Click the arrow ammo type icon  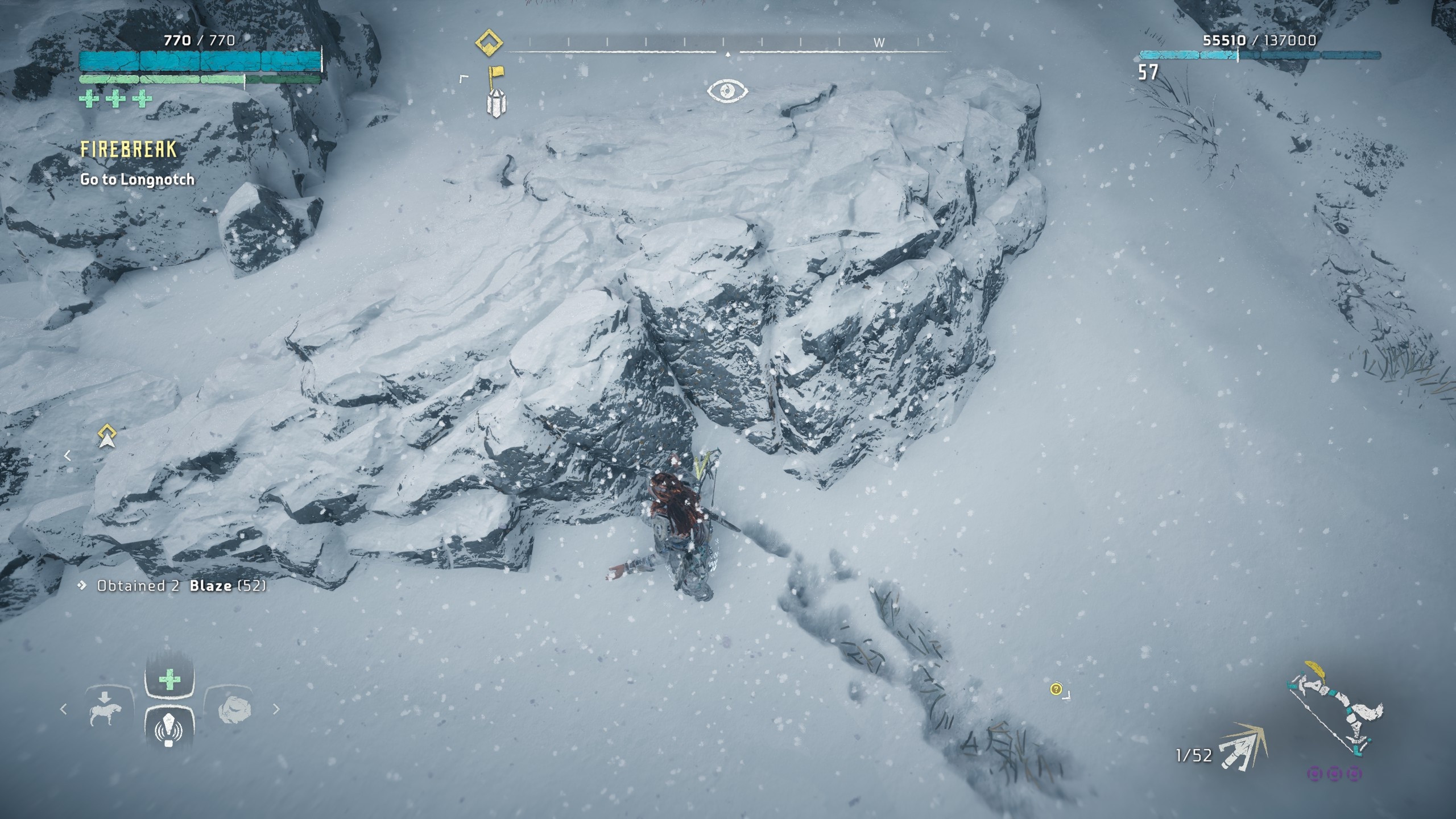point(1243,747)
